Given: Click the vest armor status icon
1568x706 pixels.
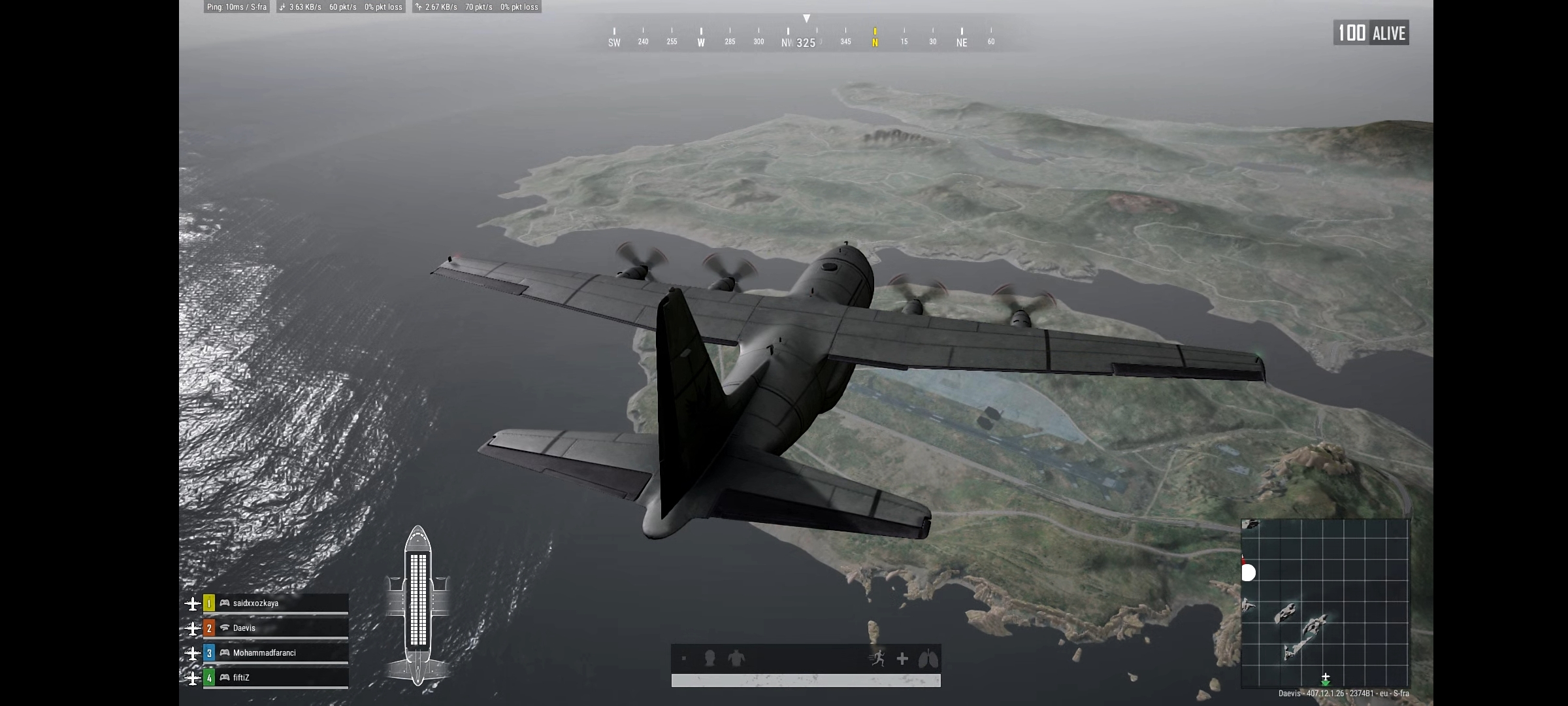Looking at the screenshot, I should coord(736,658).
